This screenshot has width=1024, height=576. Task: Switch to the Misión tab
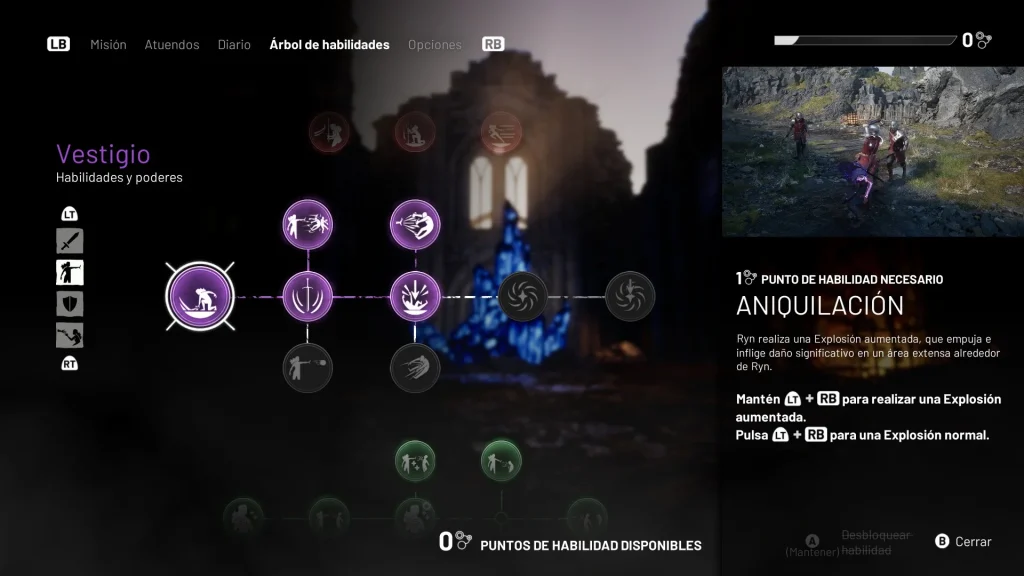tap(108, 45)
